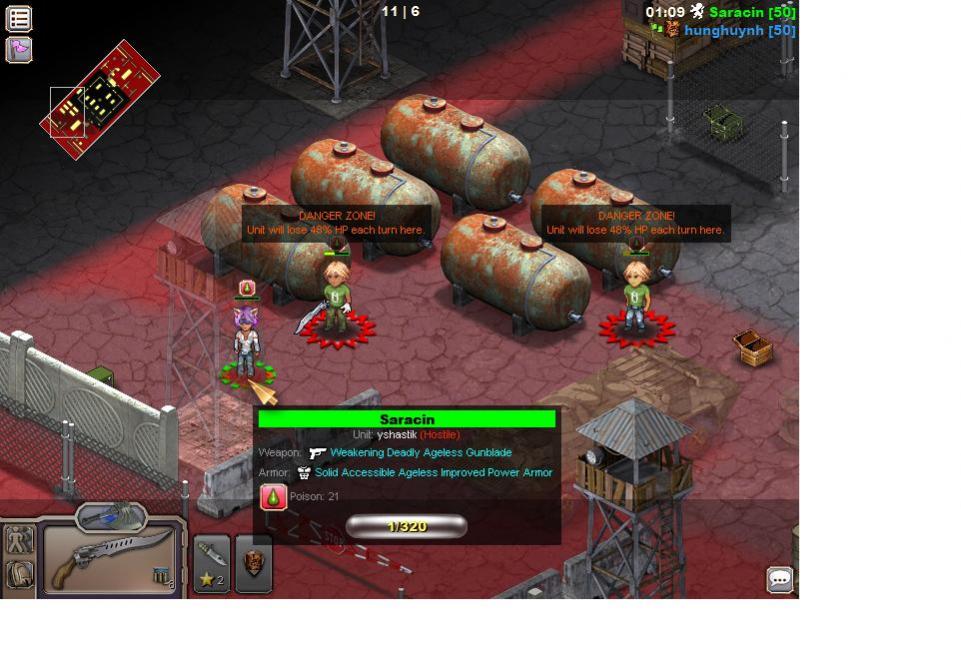Use the combat knife ability
The height and width of the screenshot is (656, 961).
pyautogui.click(x=212, y=563)
